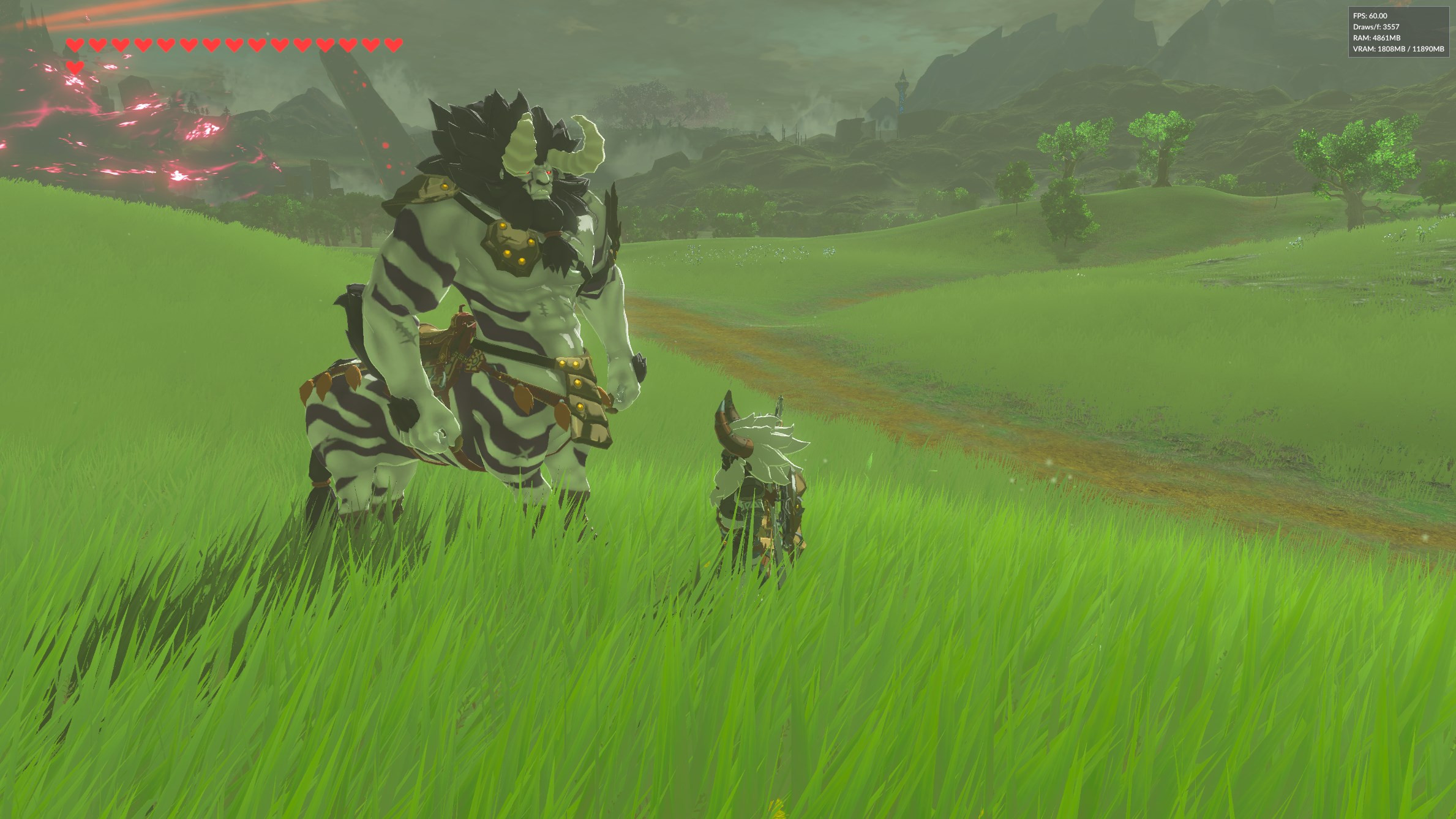Click the second heart in the health meter
1456x819 pixels.
coord(97,45)
